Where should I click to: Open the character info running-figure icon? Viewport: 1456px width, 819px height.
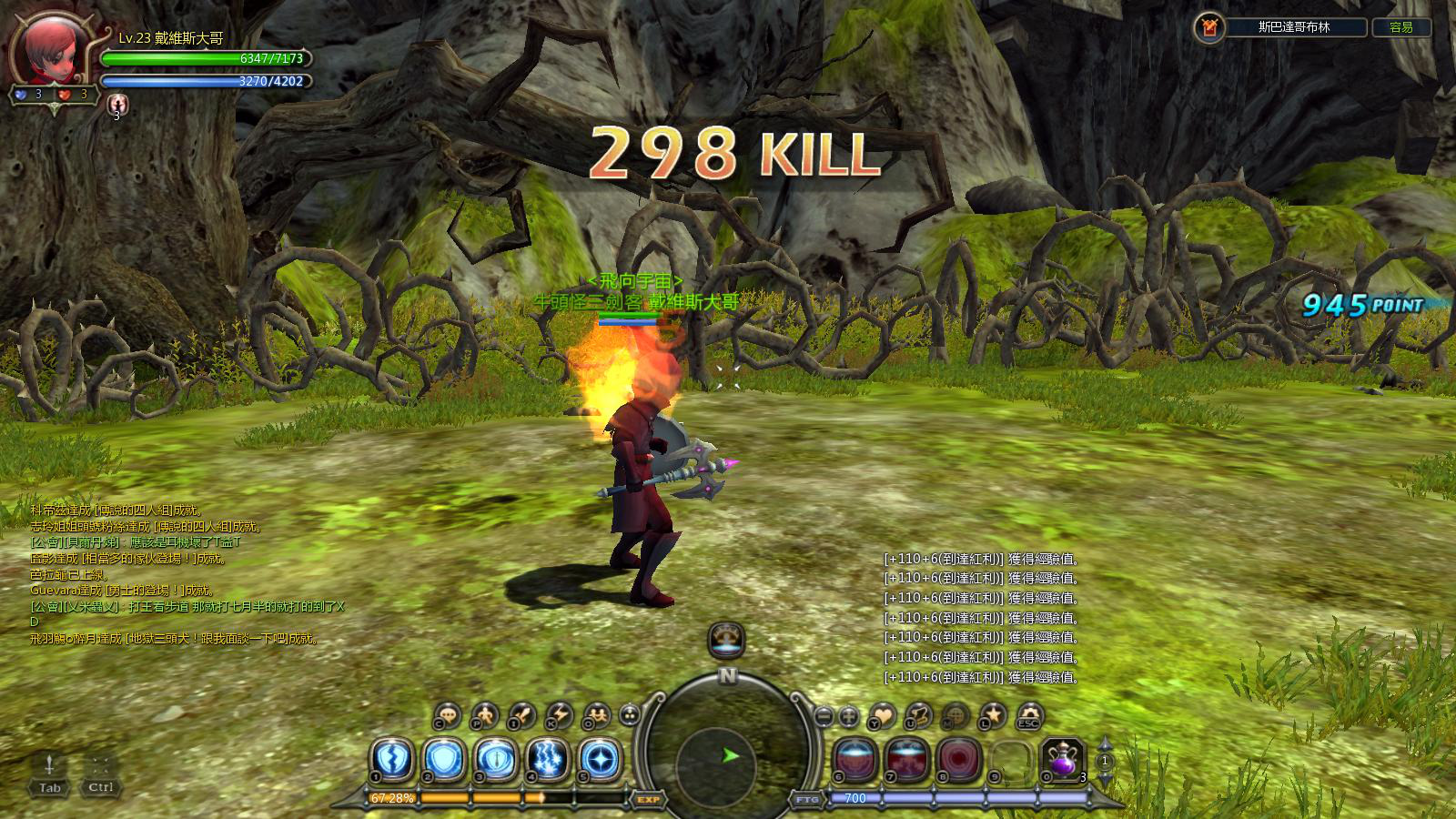click(485, 715)
